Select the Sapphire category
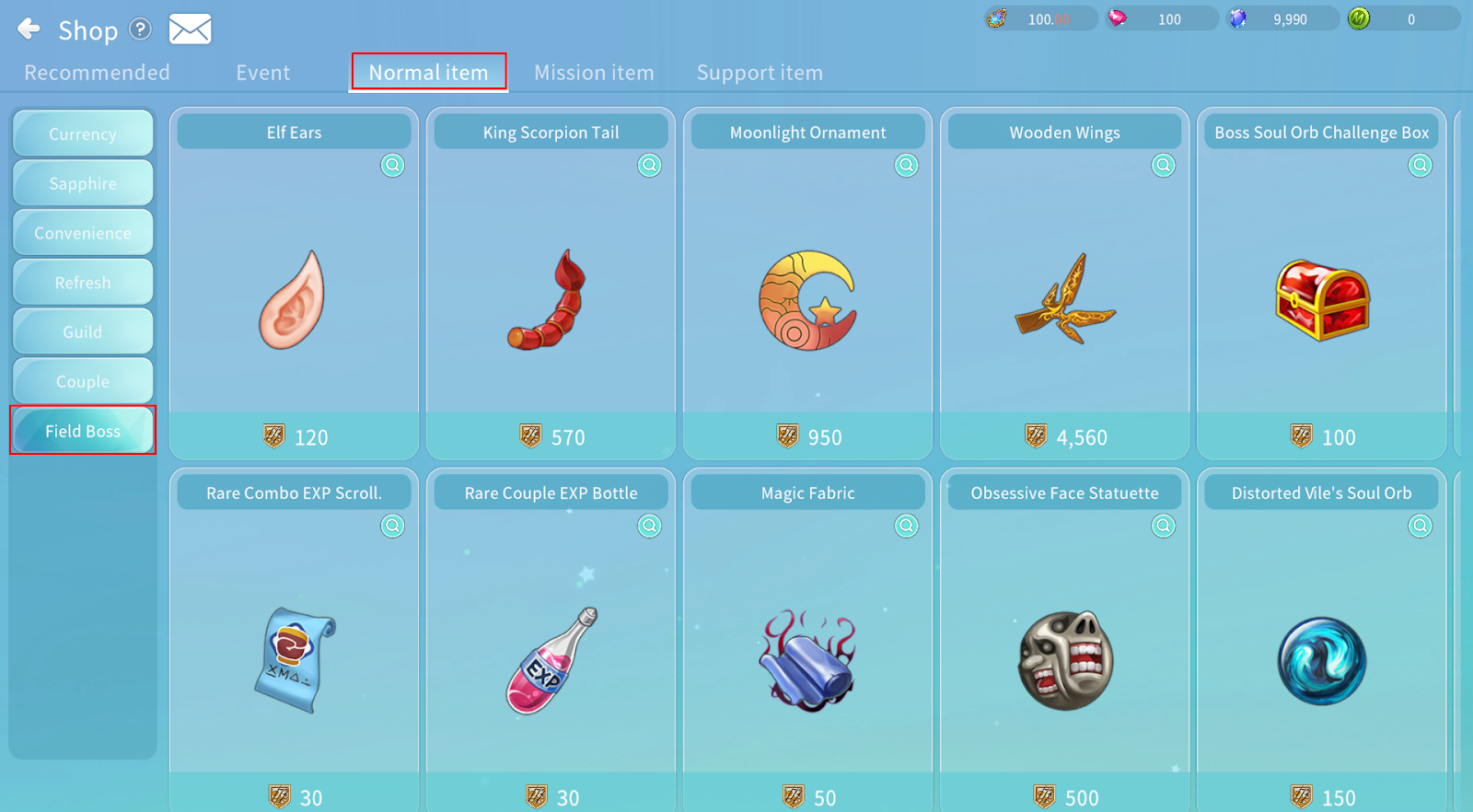This screenshot has height=812, width=1473. [x=83, y=183]
